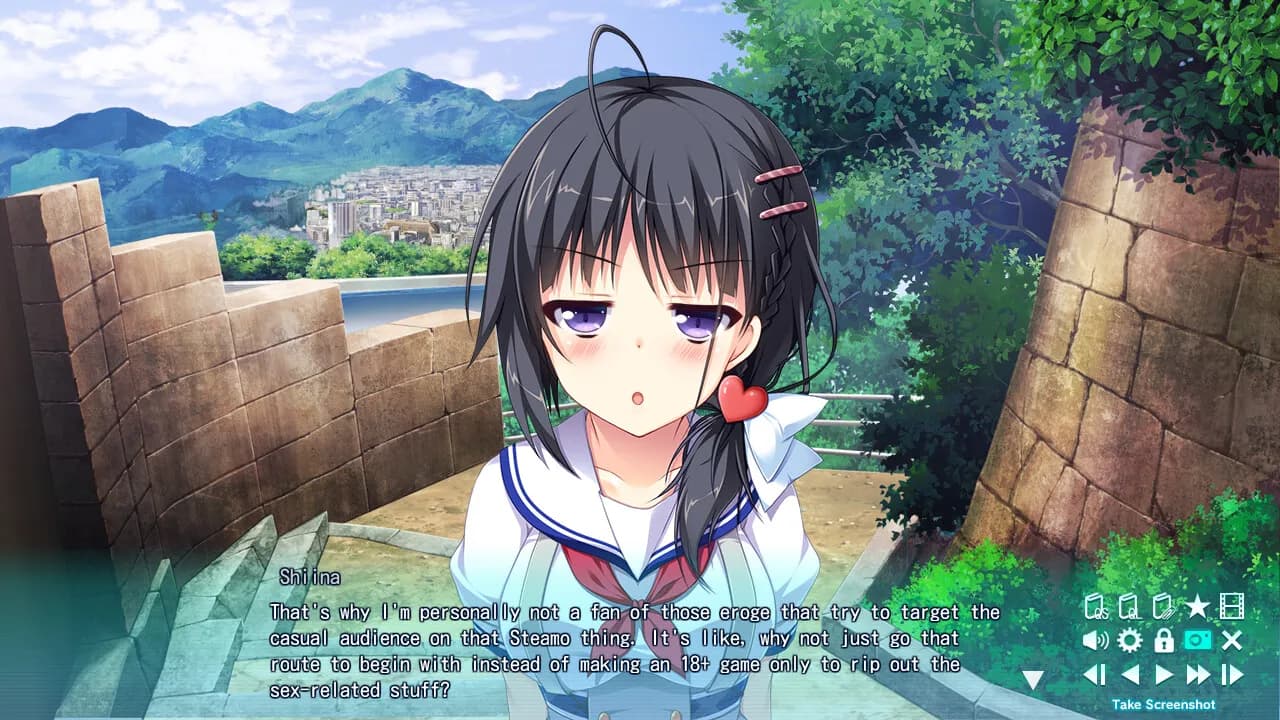Mute the game audio with the speaker icon
Screen dimensions: 1280x720
click(1095, 640)
